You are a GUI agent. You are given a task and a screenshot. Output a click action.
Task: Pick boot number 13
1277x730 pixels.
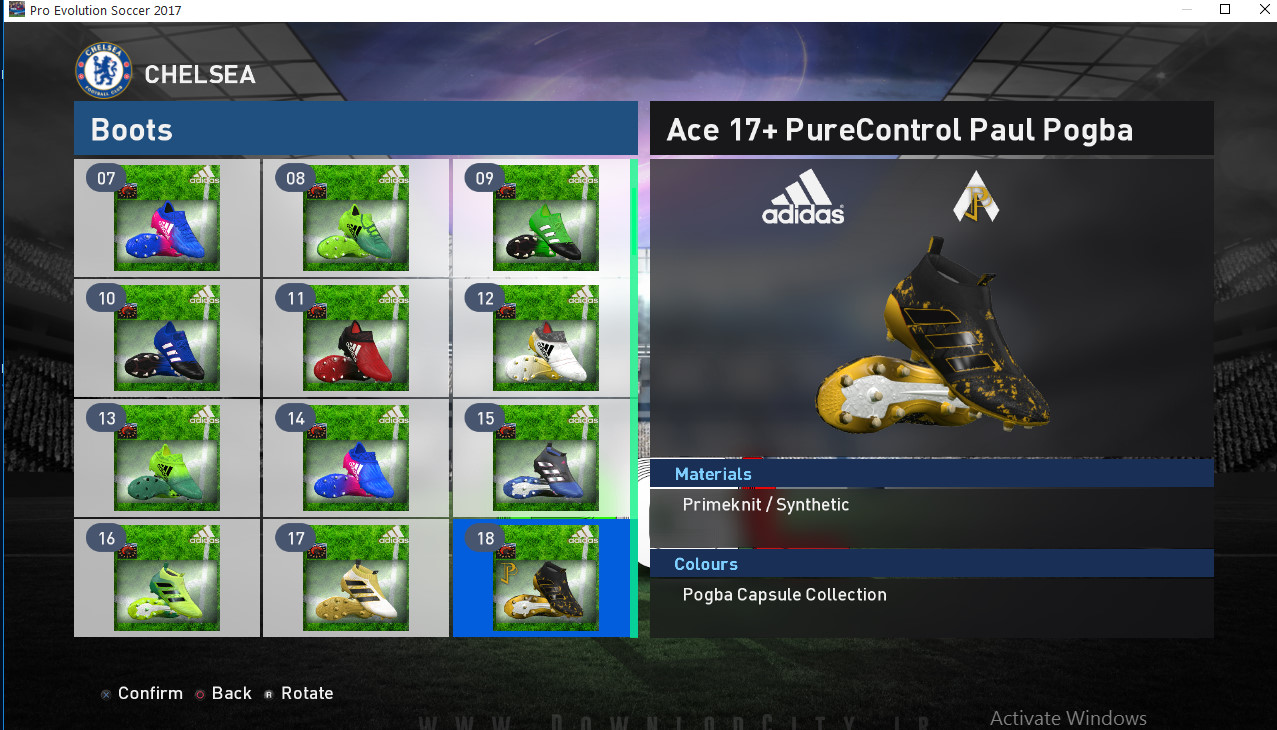[x=167, y=458]
